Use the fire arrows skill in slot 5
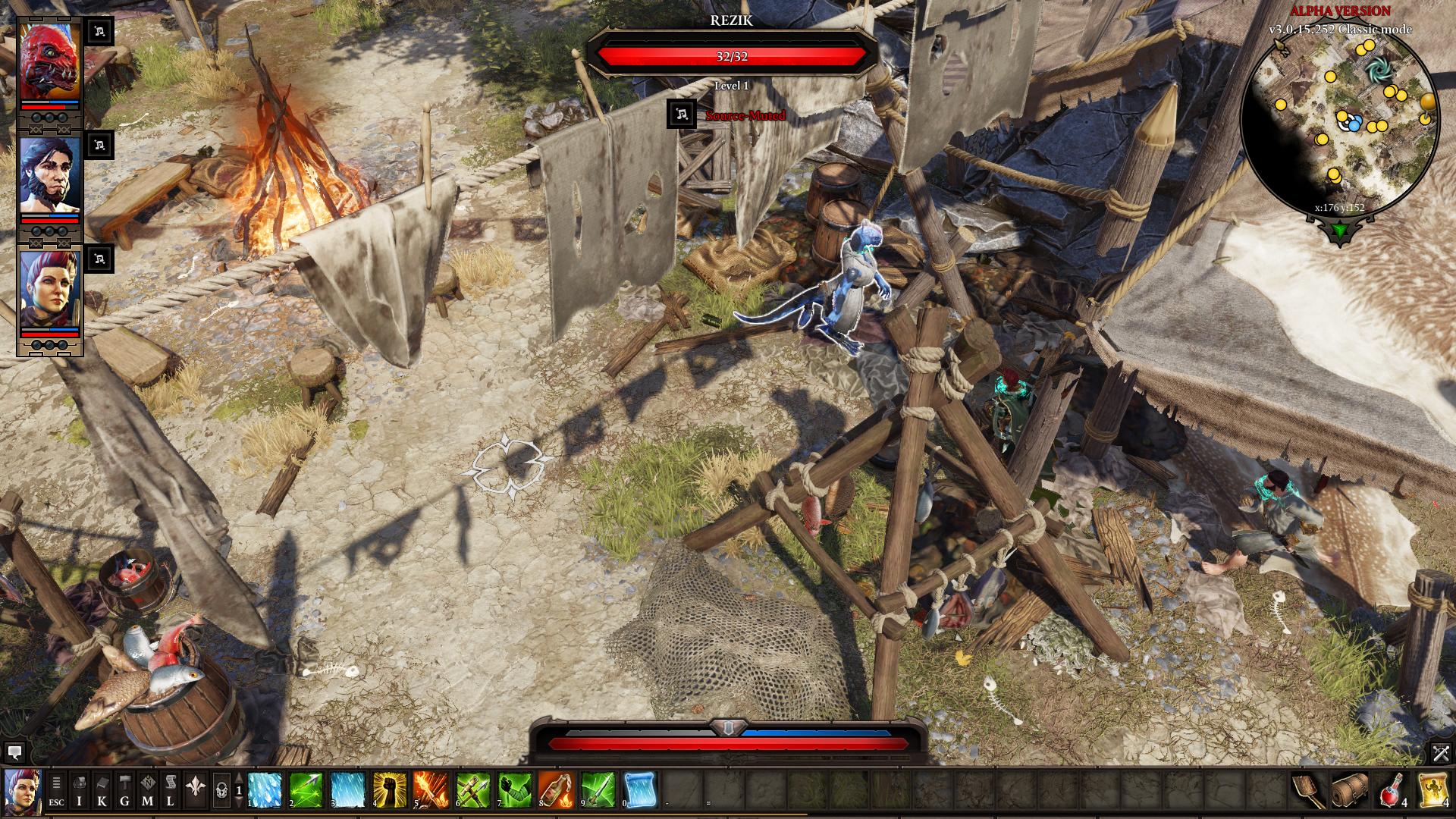The width and height of the screenshot is (1456, 819). (431, 789)
